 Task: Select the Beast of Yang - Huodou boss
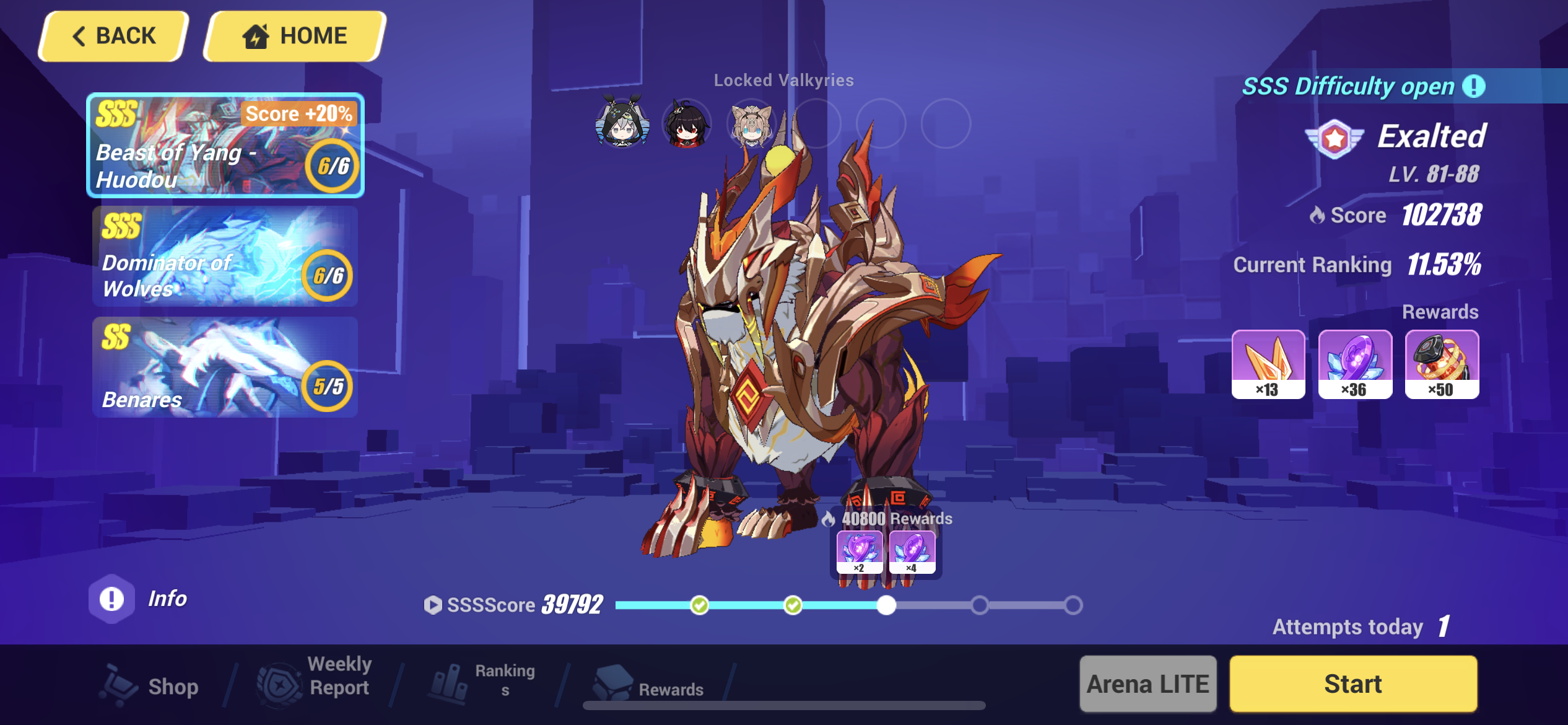[223, 146]
